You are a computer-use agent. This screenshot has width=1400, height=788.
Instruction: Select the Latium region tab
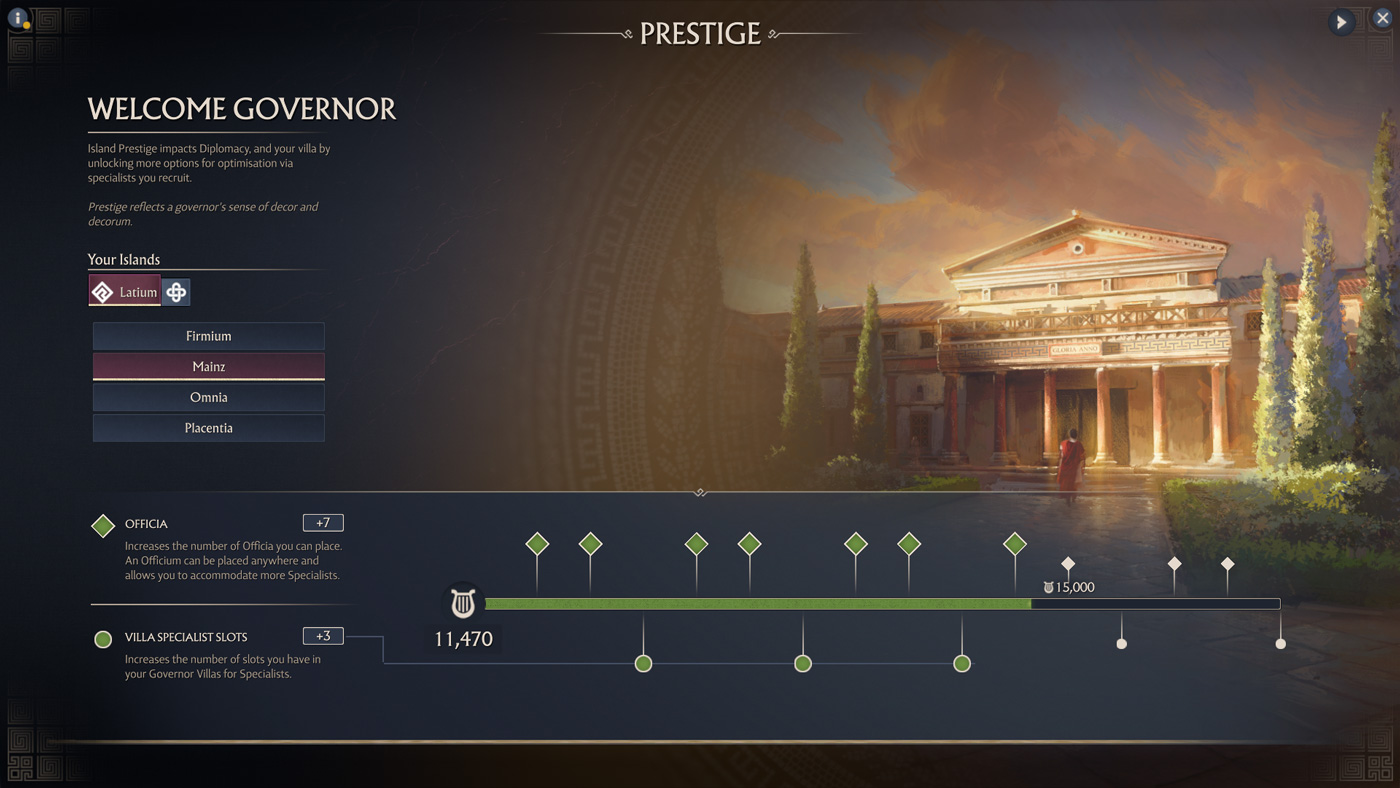(x=125, y=292)
